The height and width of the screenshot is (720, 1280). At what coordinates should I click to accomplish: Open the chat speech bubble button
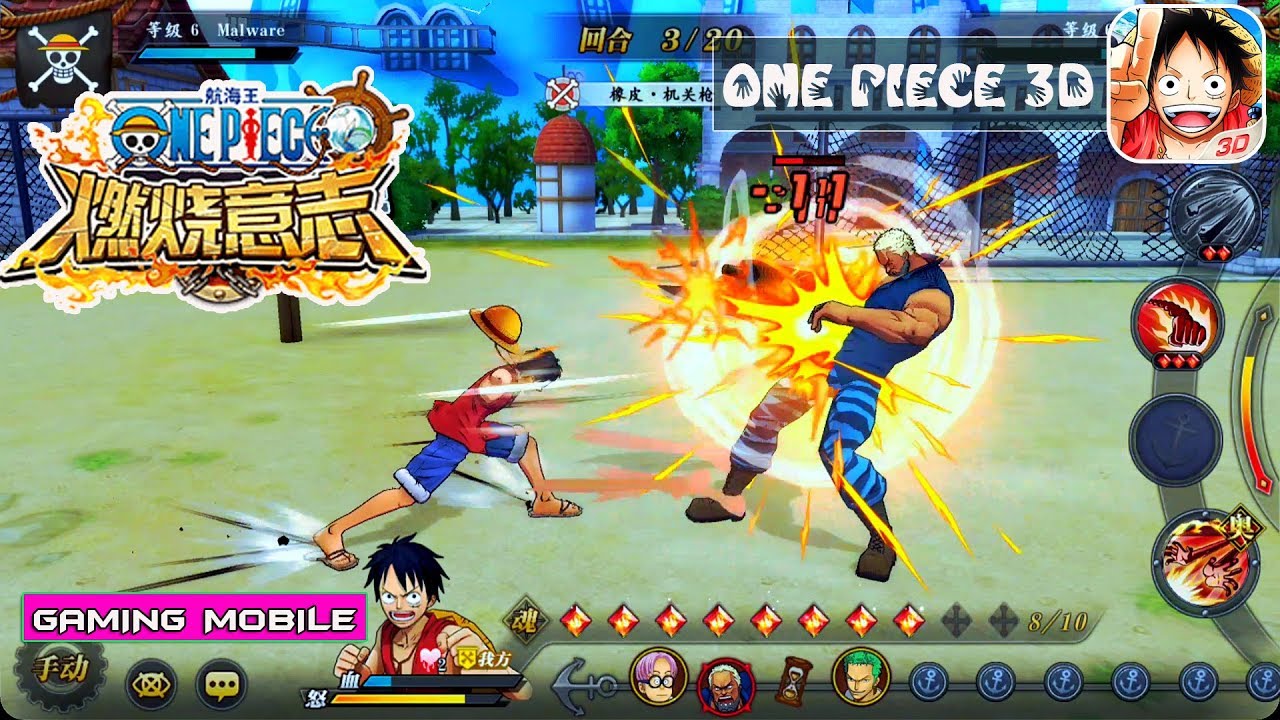point(221,685)
